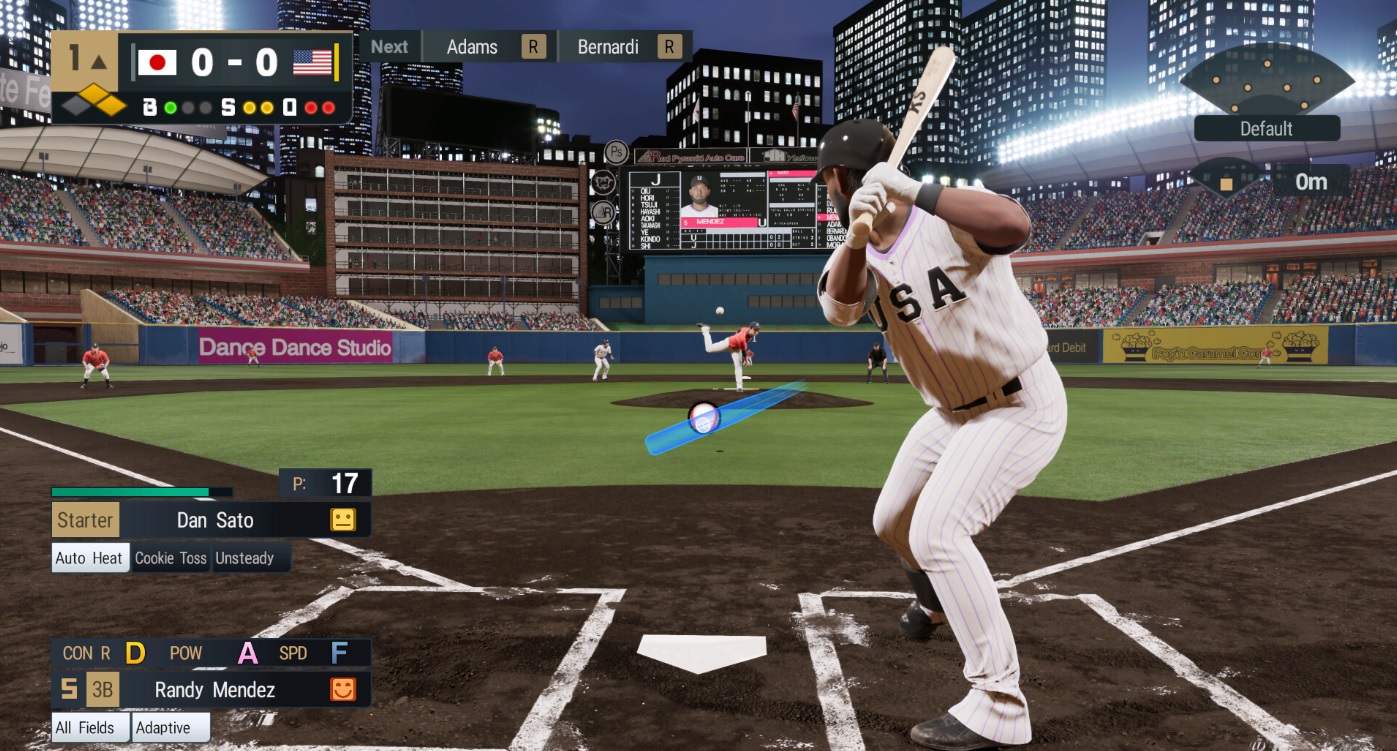Image resolution: width=1397 pixels, height=751 pixels.
Task: Click Dan Sato's green stamina bar
Action: point(130,491)
